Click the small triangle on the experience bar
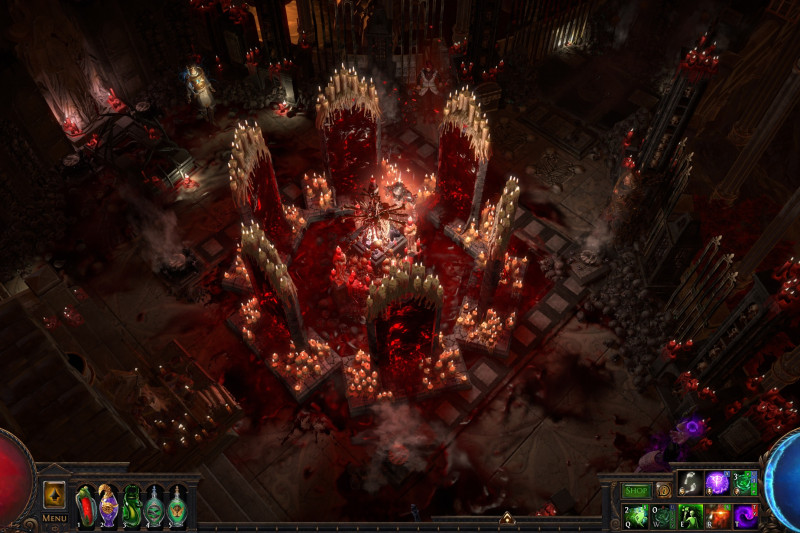Viewport: 800px width, 533px height. pyautogui.click(x=507, y=518)
